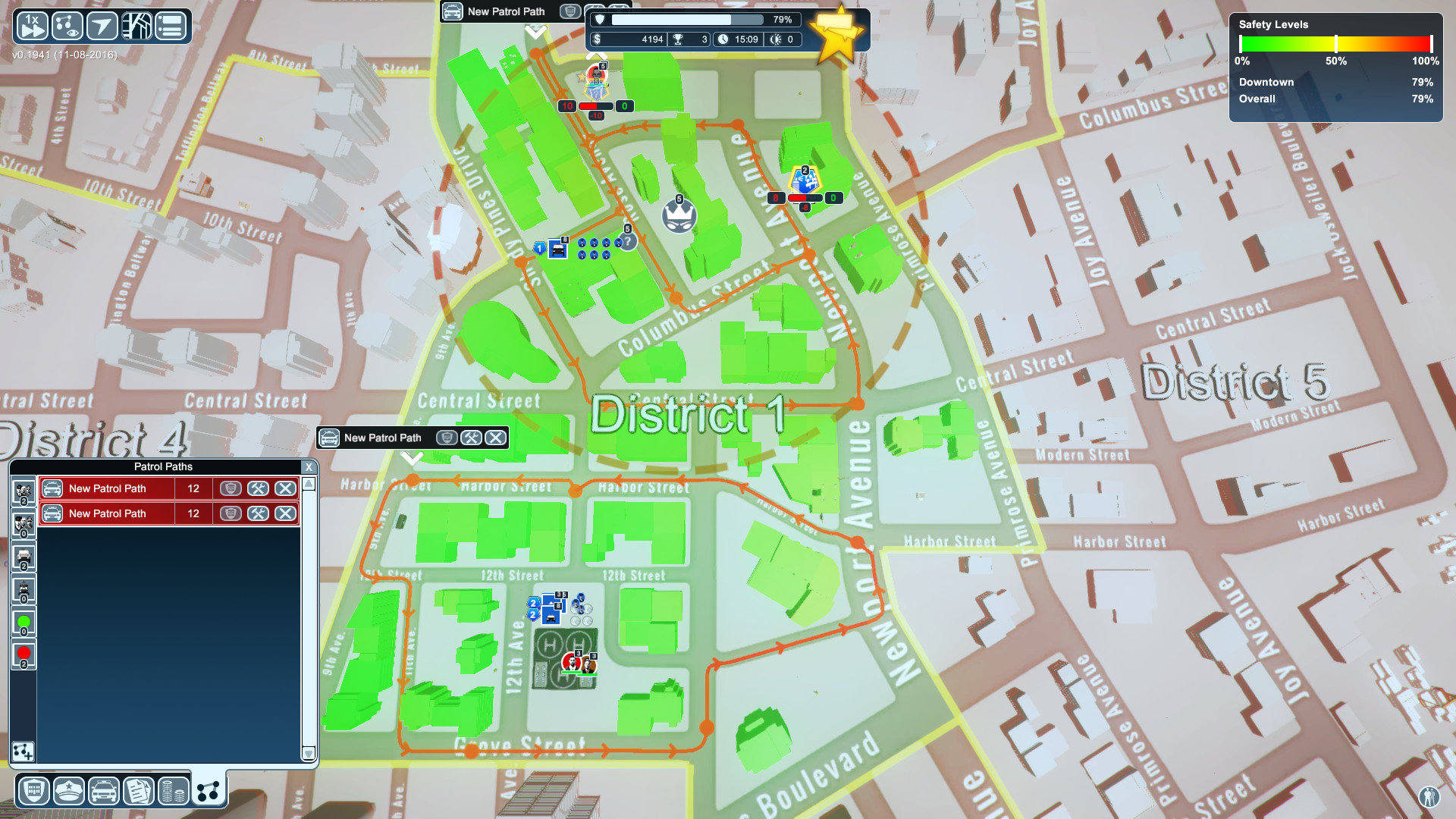
Task: Open the vehicles panel using police car icon
Action: point(104,791)
